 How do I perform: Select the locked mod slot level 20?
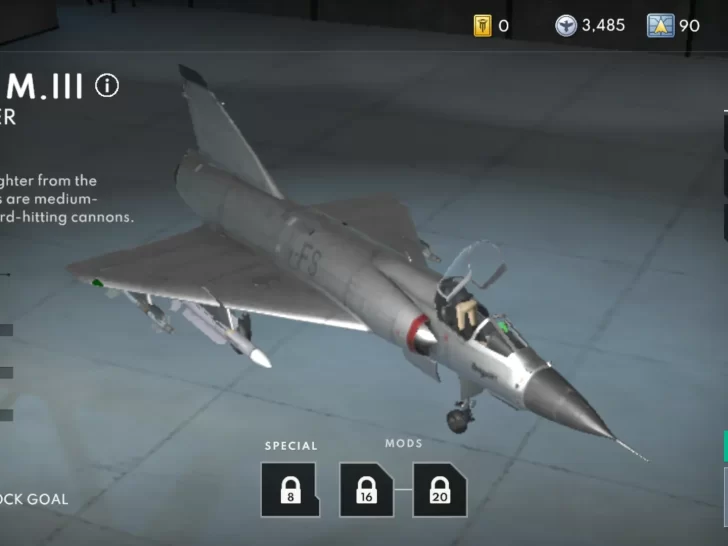440,489
